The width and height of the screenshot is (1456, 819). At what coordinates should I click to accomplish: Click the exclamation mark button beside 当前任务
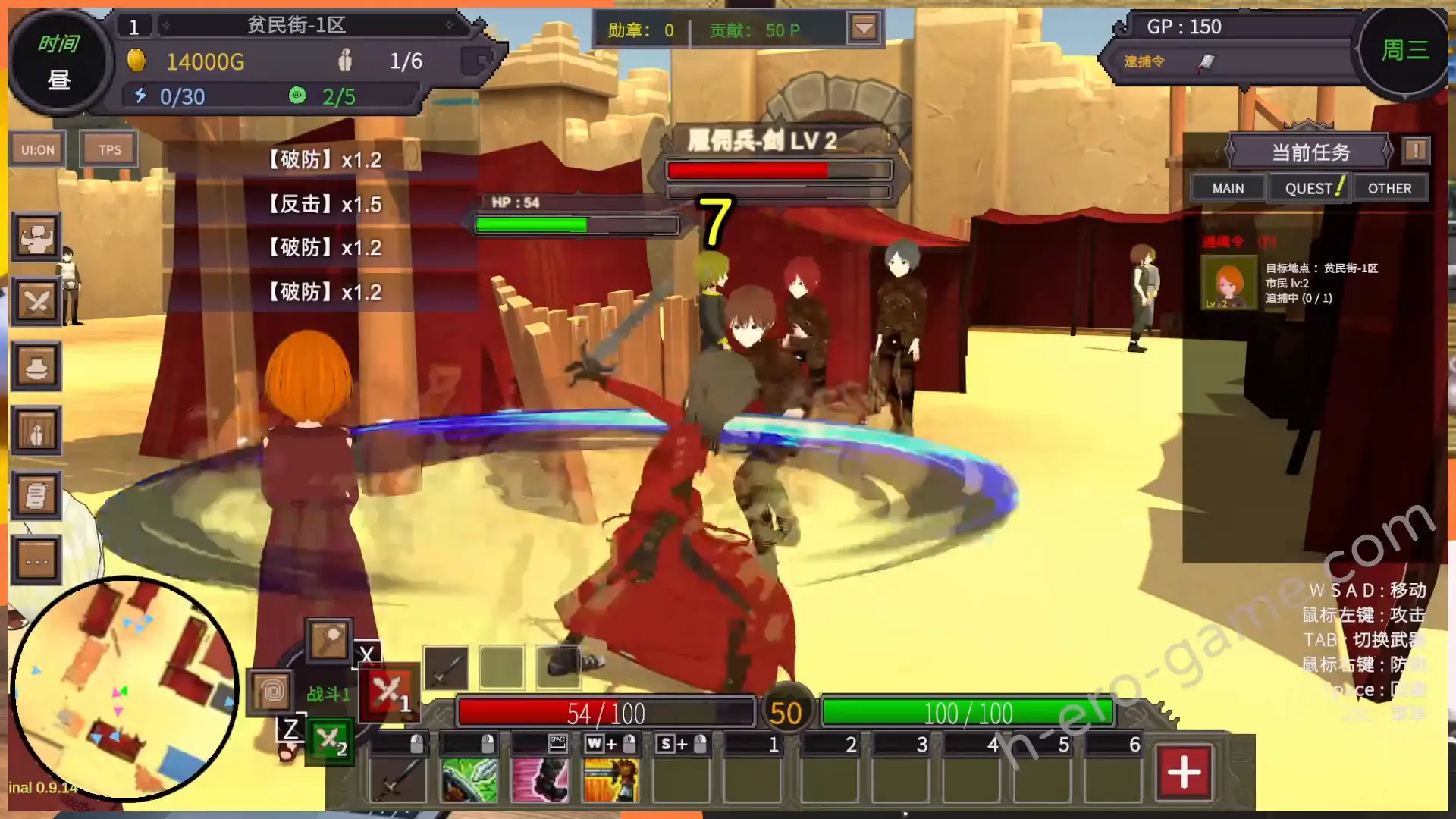coord(1415,150)
